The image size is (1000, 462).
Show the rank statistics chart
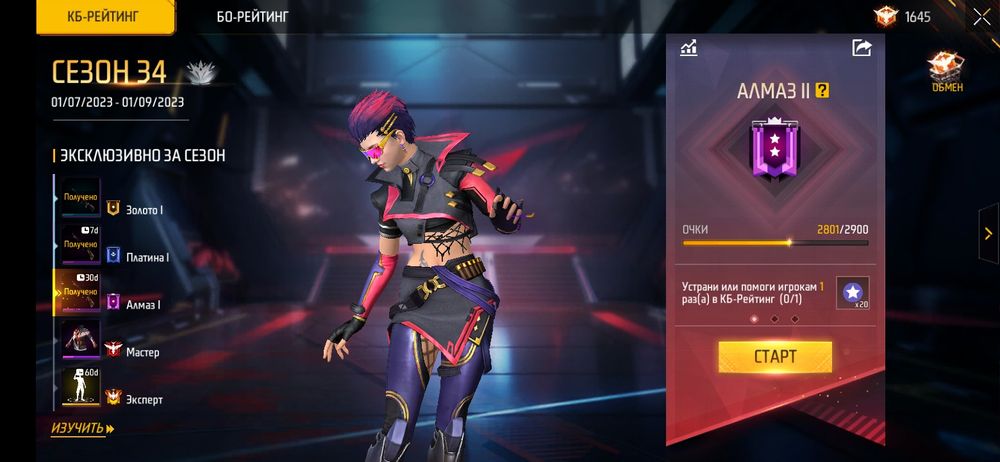(x=689, y=47)
